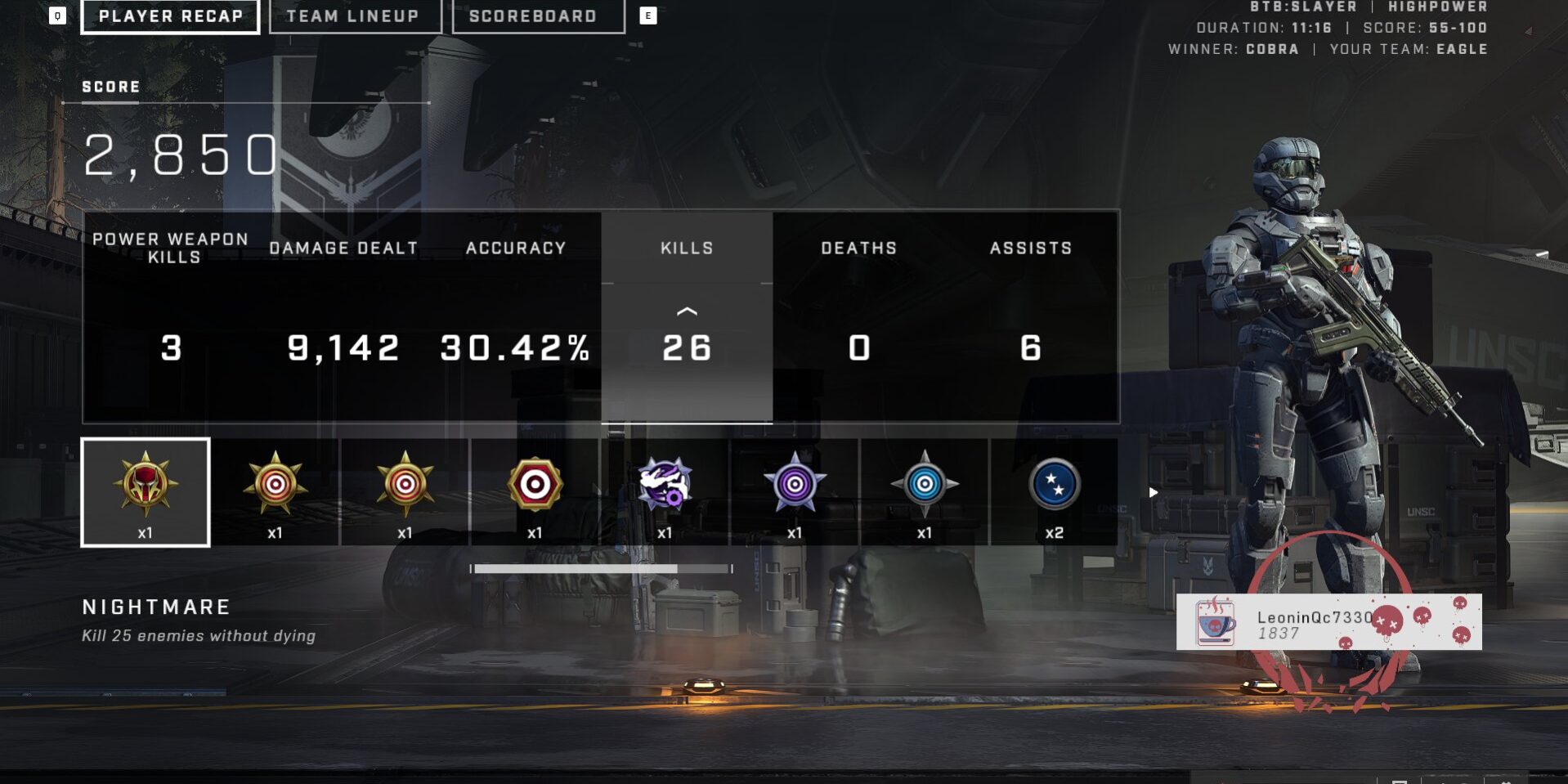
Task: Show next medals with the right arrow
Action: (x=1153, y=492)
